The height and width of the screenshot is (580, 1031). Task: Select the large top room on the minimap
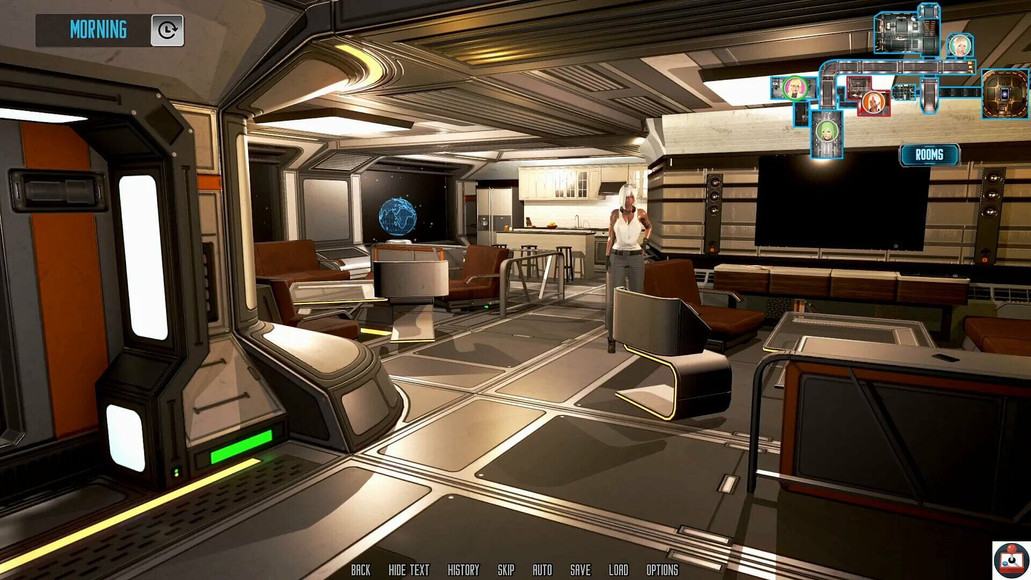point(907,32)
